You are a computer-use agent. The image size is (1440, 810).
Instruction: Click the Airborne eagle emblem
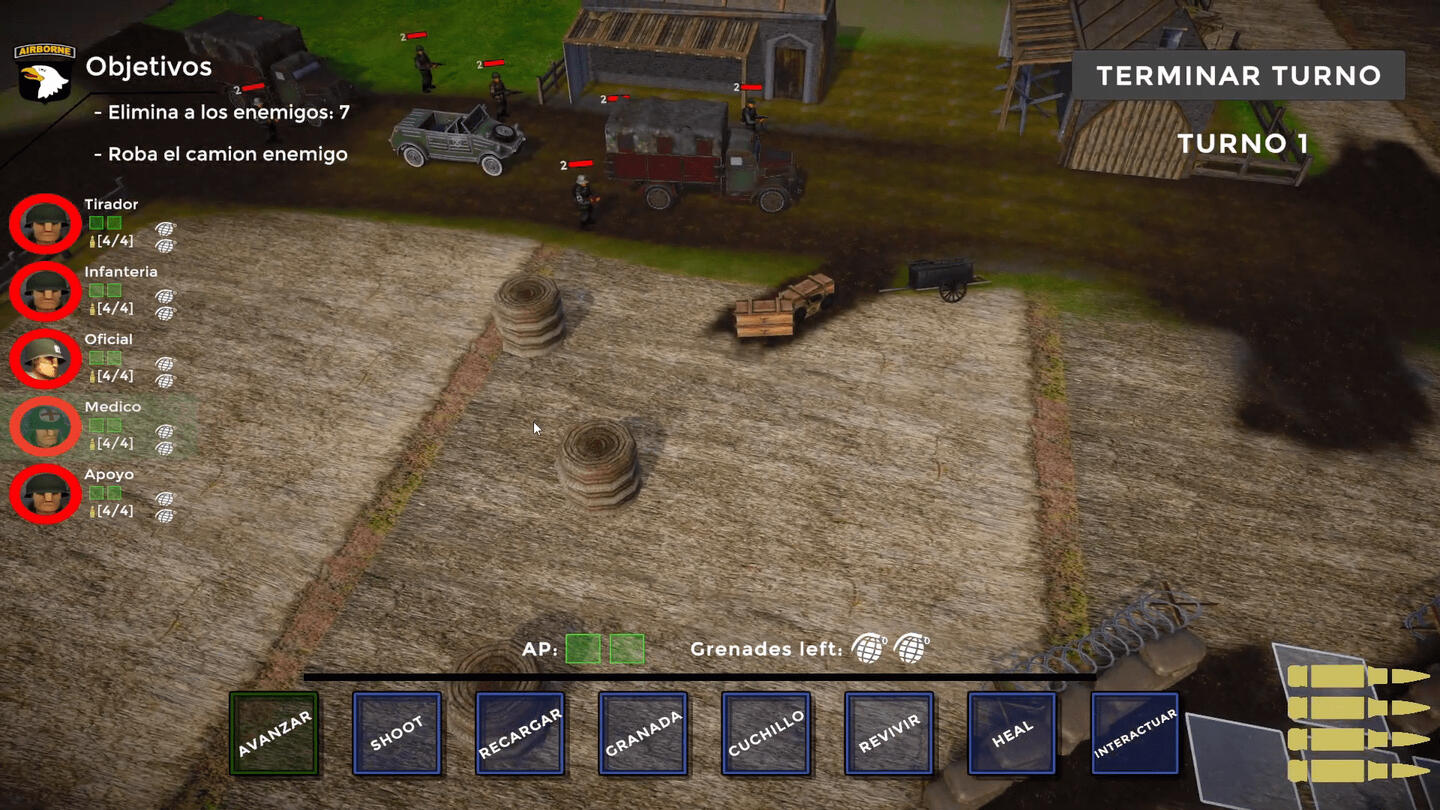[x=44, y=72]
